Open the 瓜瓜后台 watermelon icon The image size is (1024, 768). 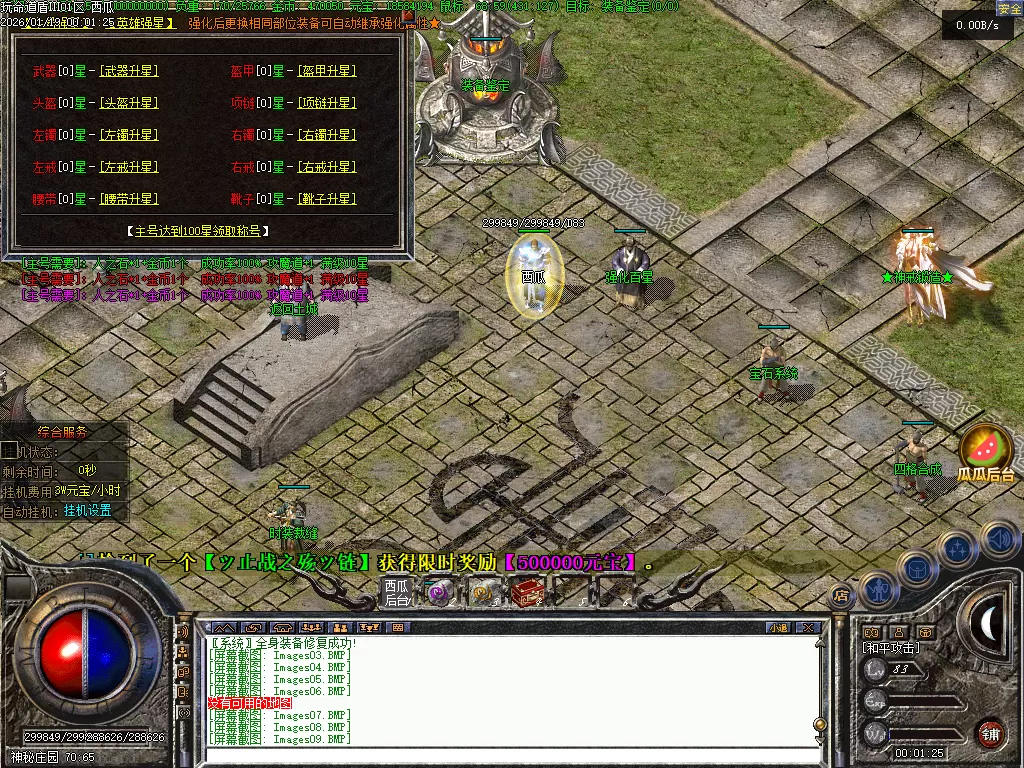point(986,453)
